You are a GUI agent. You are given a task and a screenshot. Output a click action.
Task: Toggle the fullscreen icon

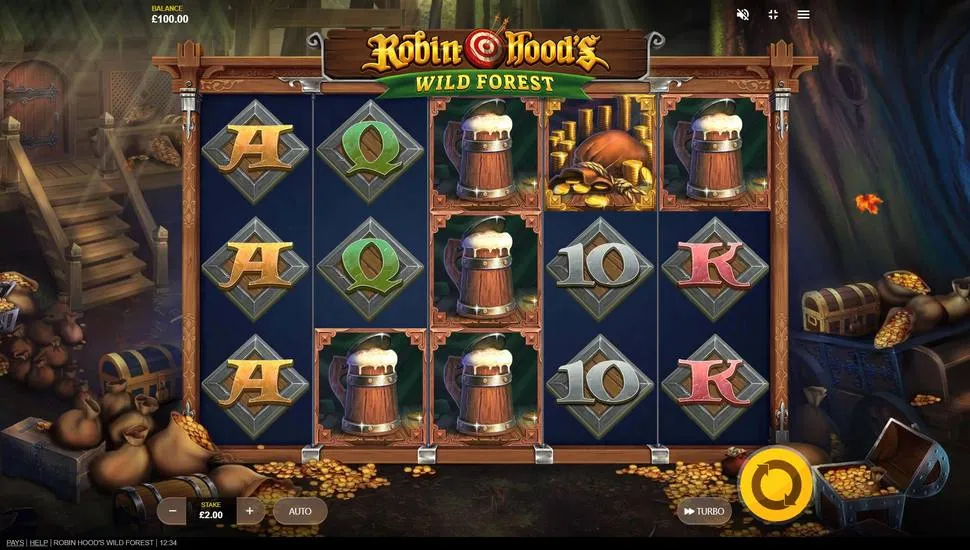pos(773,15)
